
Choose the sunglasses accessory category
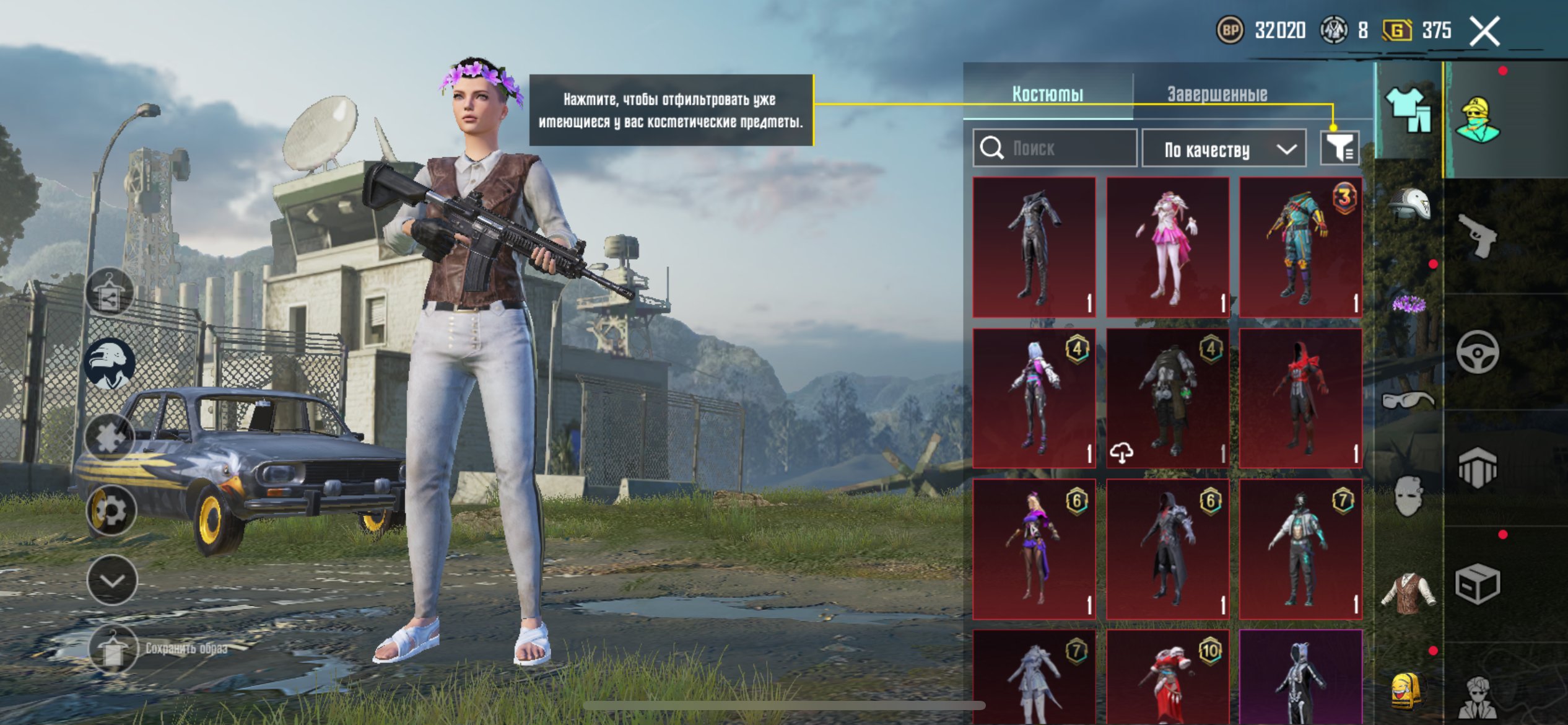coord(1408,400)
